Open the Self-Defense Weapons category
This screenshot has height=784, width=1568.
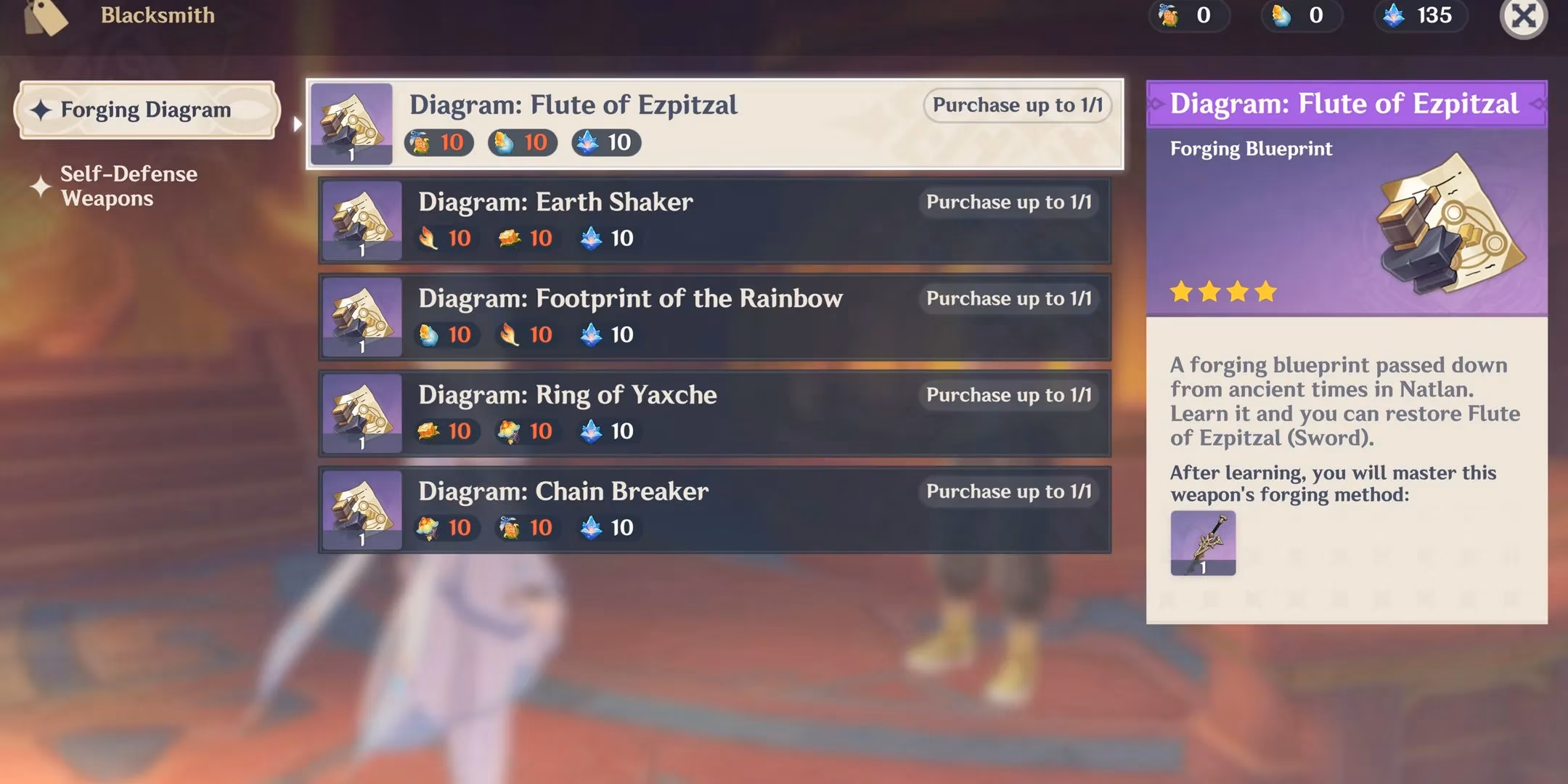pyautogui.click(x=128, y=186)
